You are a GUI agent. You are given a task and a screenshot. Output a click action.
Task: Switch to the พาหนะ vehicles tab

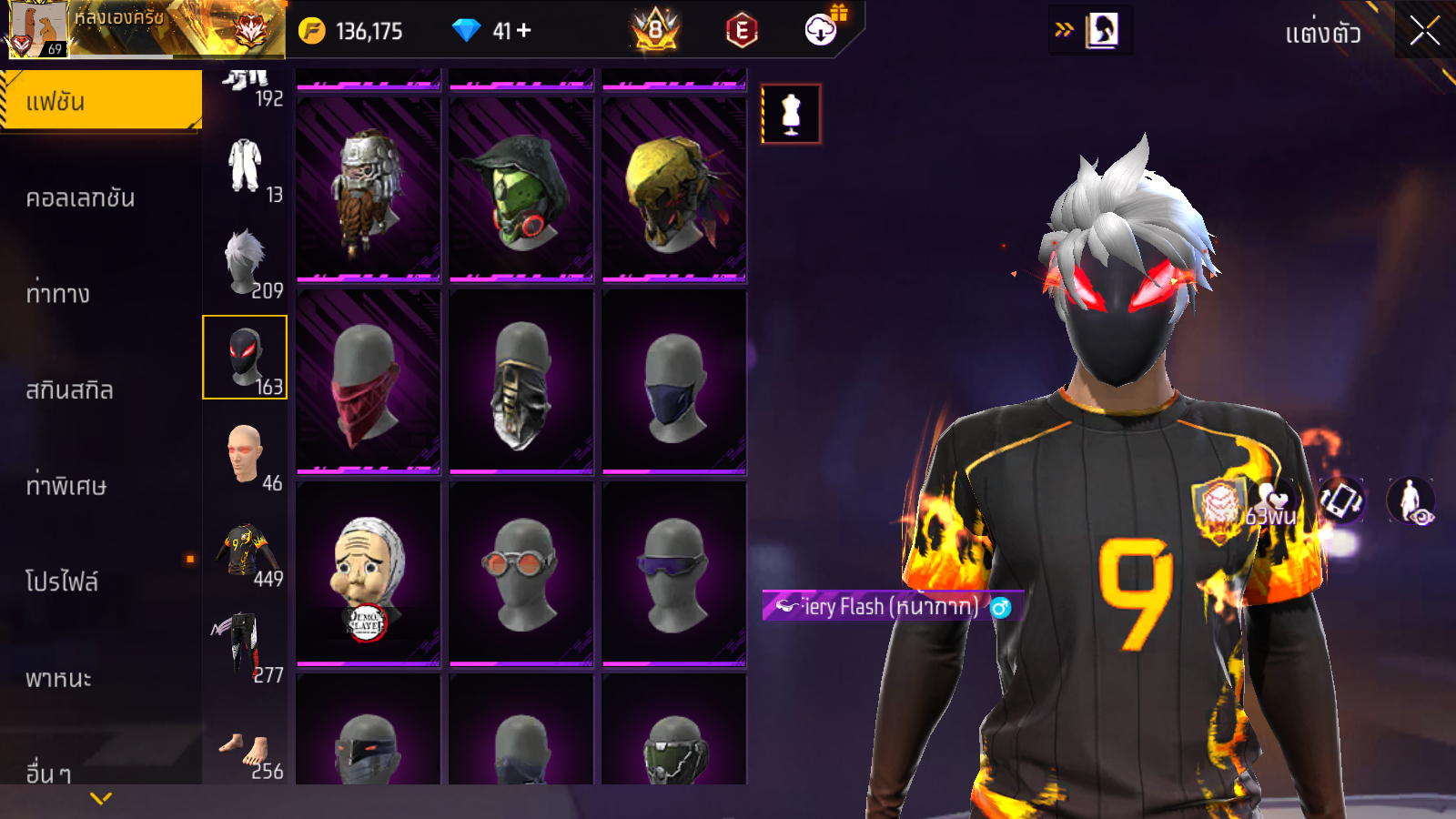pyautogui.click(x=59, y=679)
